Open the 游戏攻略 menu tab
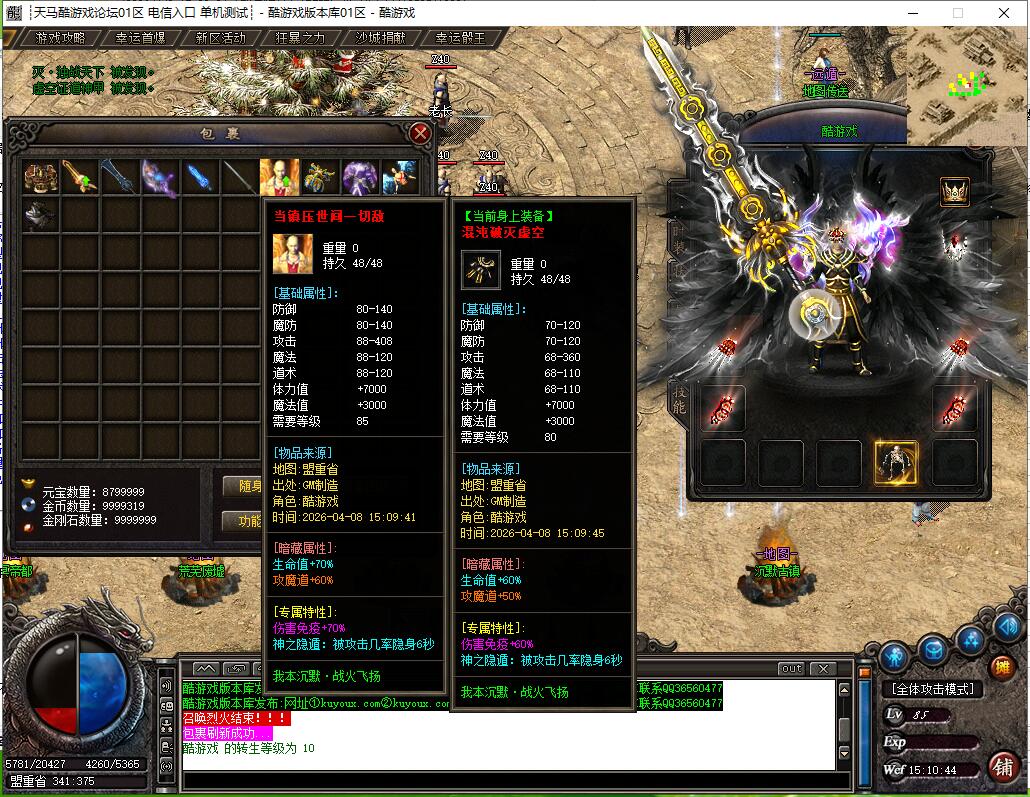This screenshot has height=797, width=1030. [x=60, y=38]
